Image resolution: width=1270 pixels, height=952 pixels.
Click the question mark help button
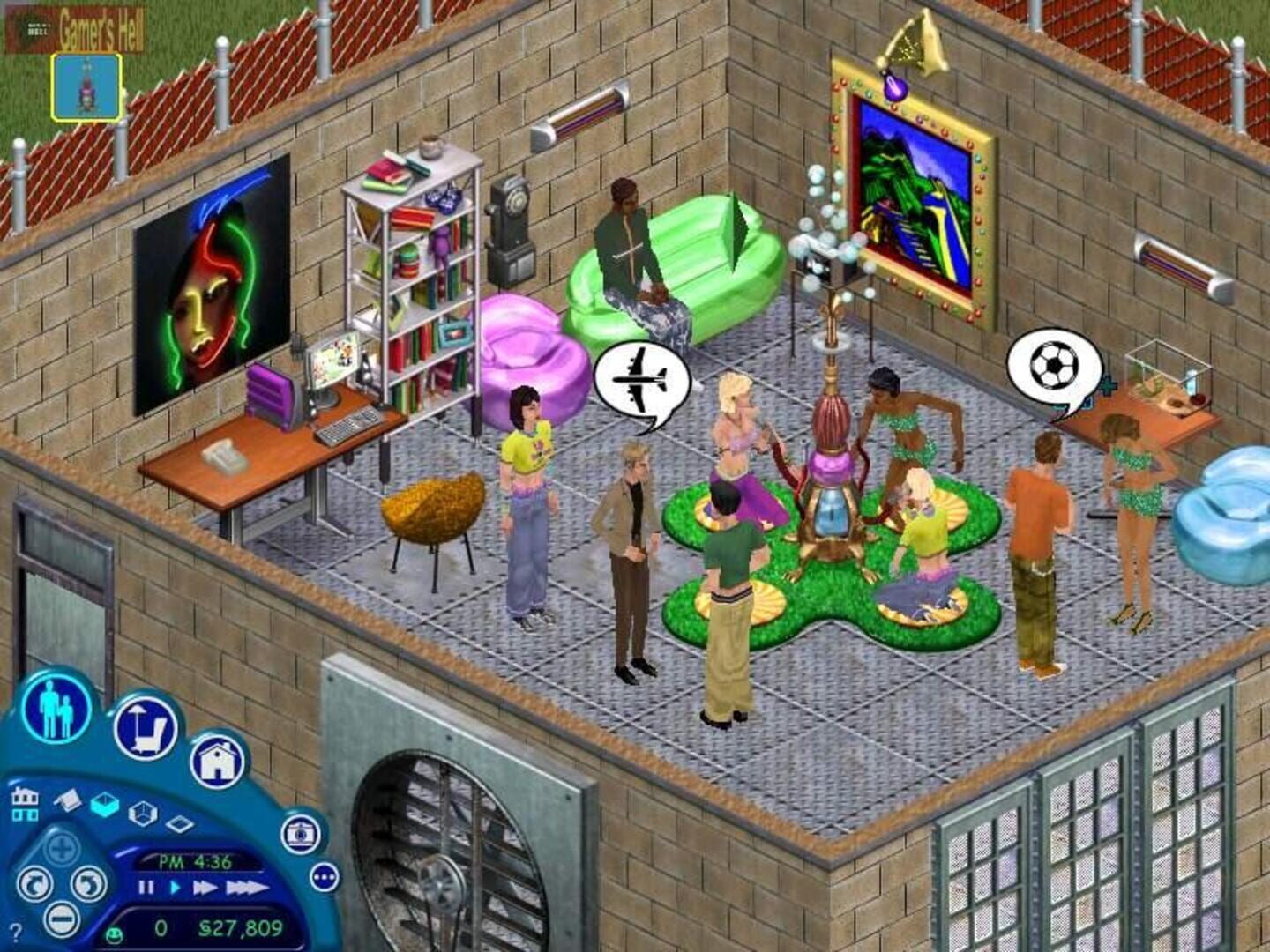16,930
